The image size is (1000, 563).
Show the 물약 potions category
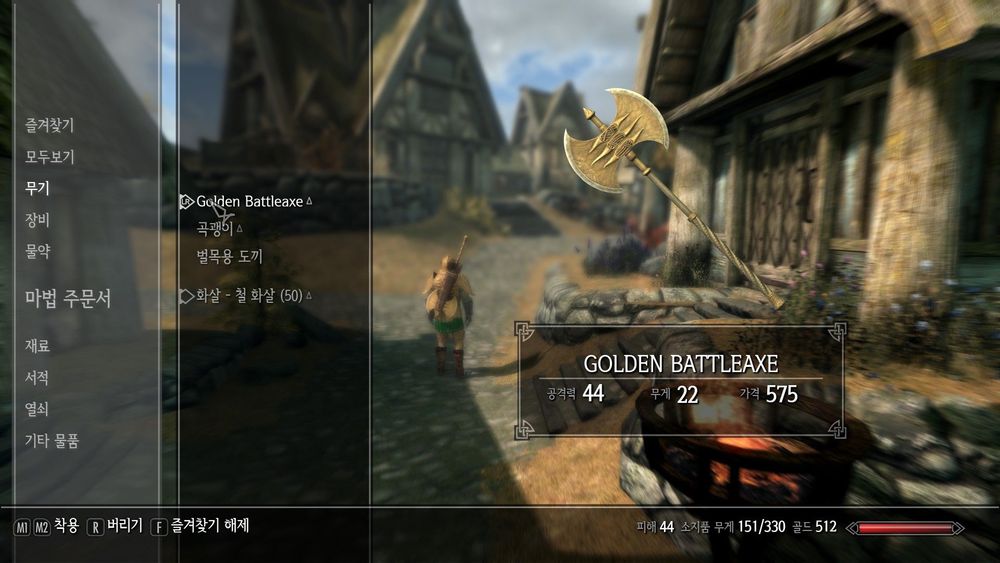(x=37, y=252)
